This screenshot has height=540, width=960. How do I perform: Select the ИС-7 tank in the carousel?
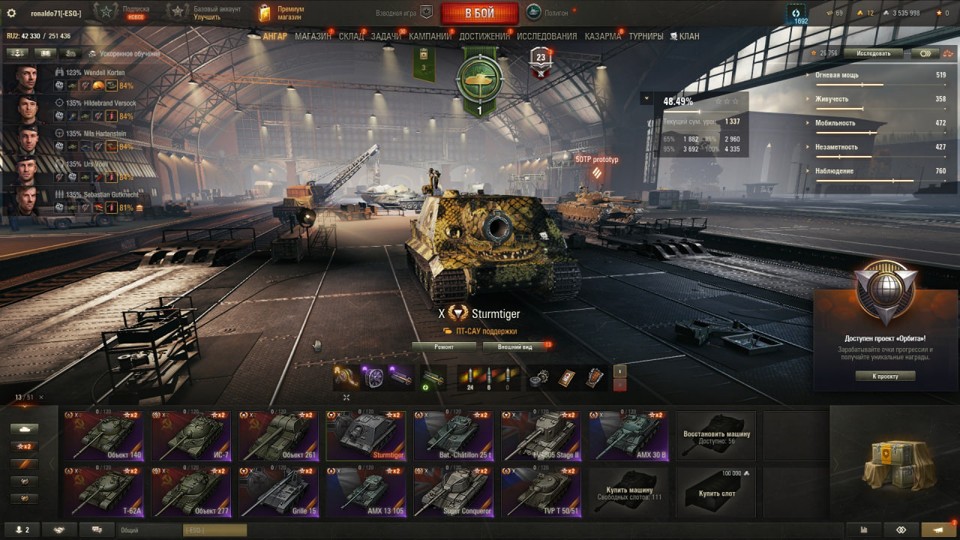pos(190,435)
